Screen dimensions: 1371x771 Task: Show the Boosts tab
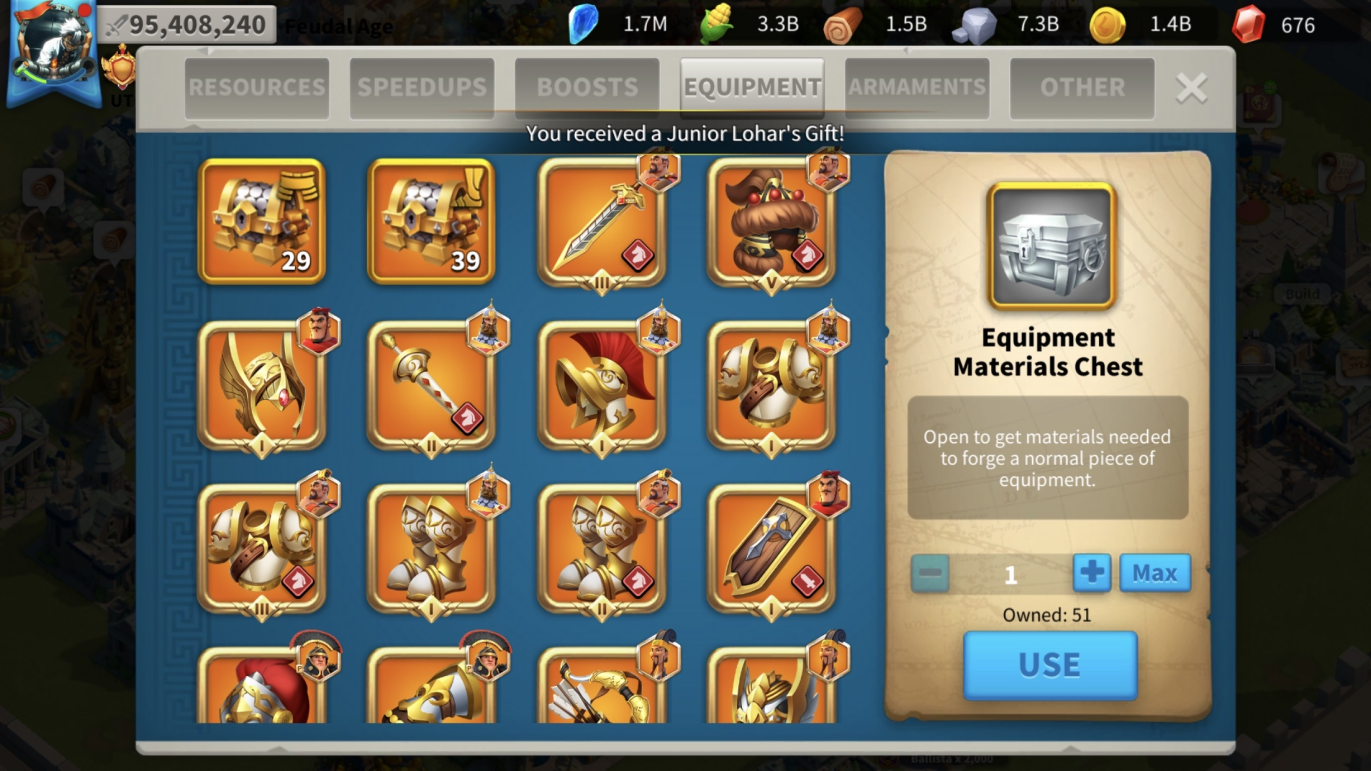pos(587,88)
